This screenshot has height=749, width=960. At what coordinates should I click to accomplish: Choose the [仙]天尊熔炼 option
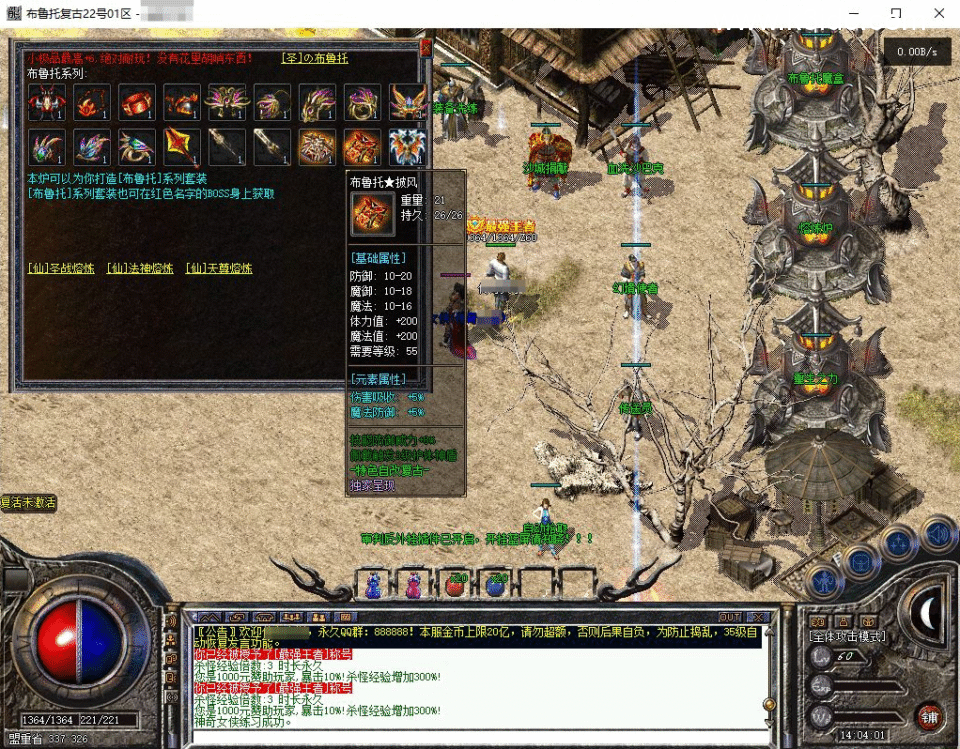tap(218, 269)
